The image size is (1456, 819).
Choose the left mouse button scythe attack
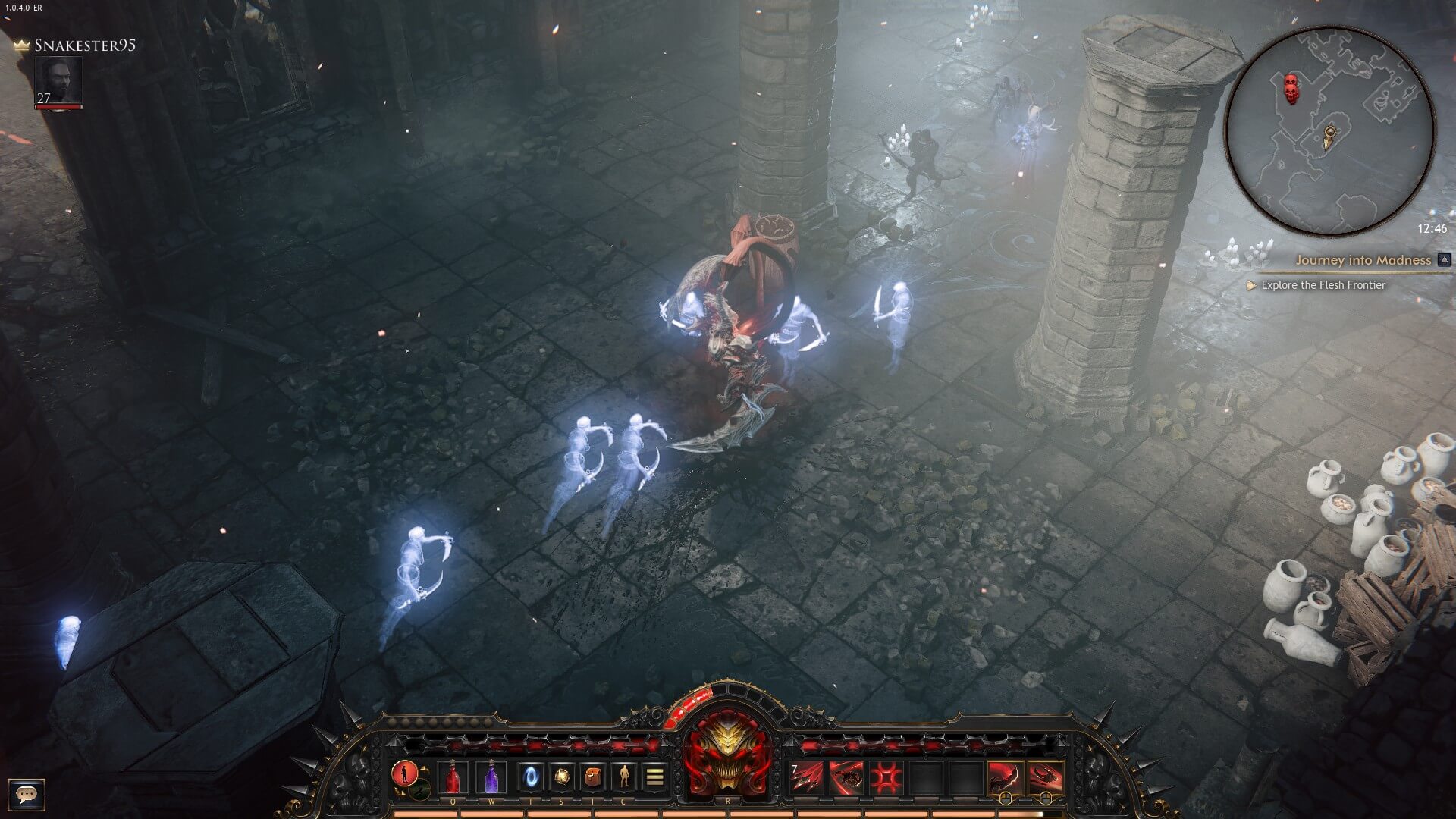pos(1005,778)
